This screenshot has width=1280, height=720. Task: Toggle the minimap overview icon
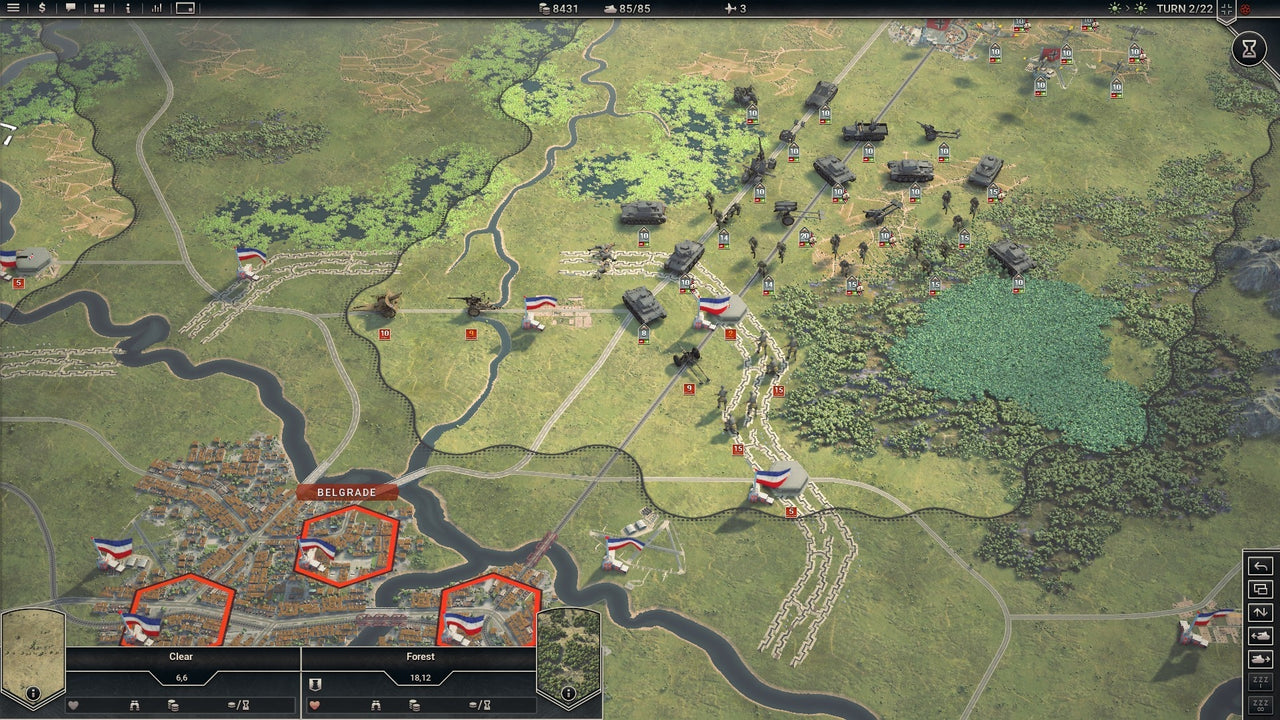(x=185, y=10)
